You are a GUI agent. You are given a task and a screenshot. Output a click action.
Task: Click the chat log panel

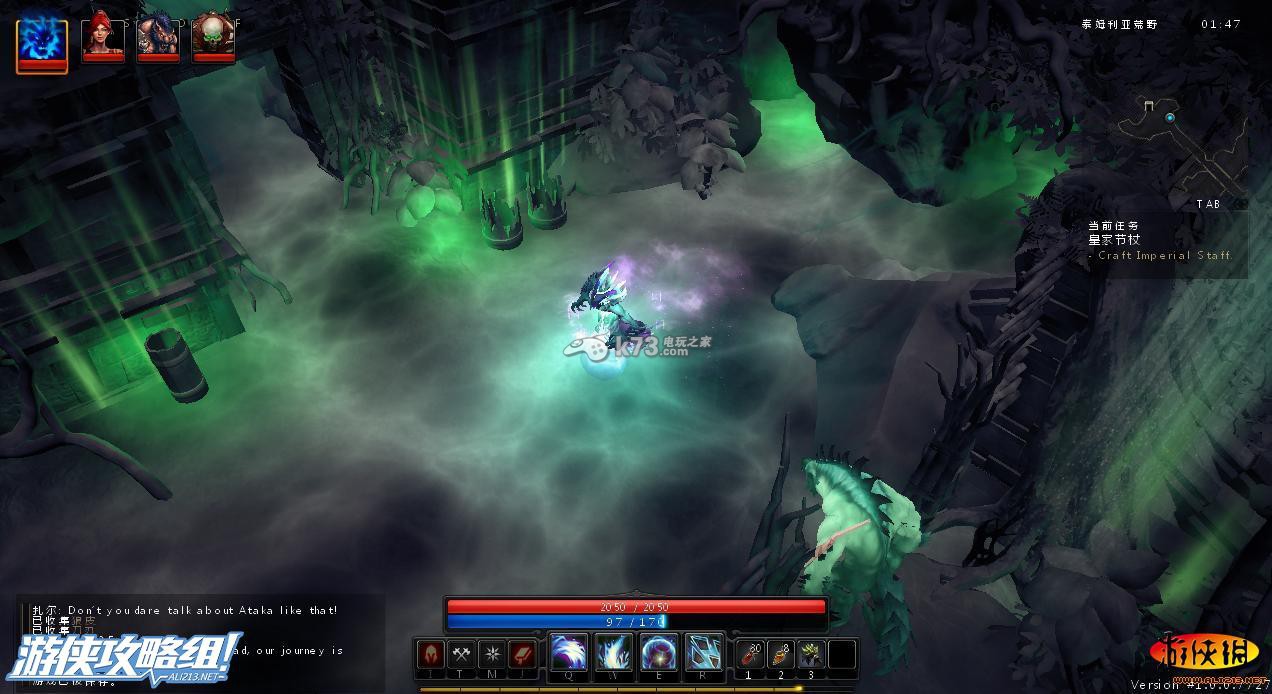point(200,640)
